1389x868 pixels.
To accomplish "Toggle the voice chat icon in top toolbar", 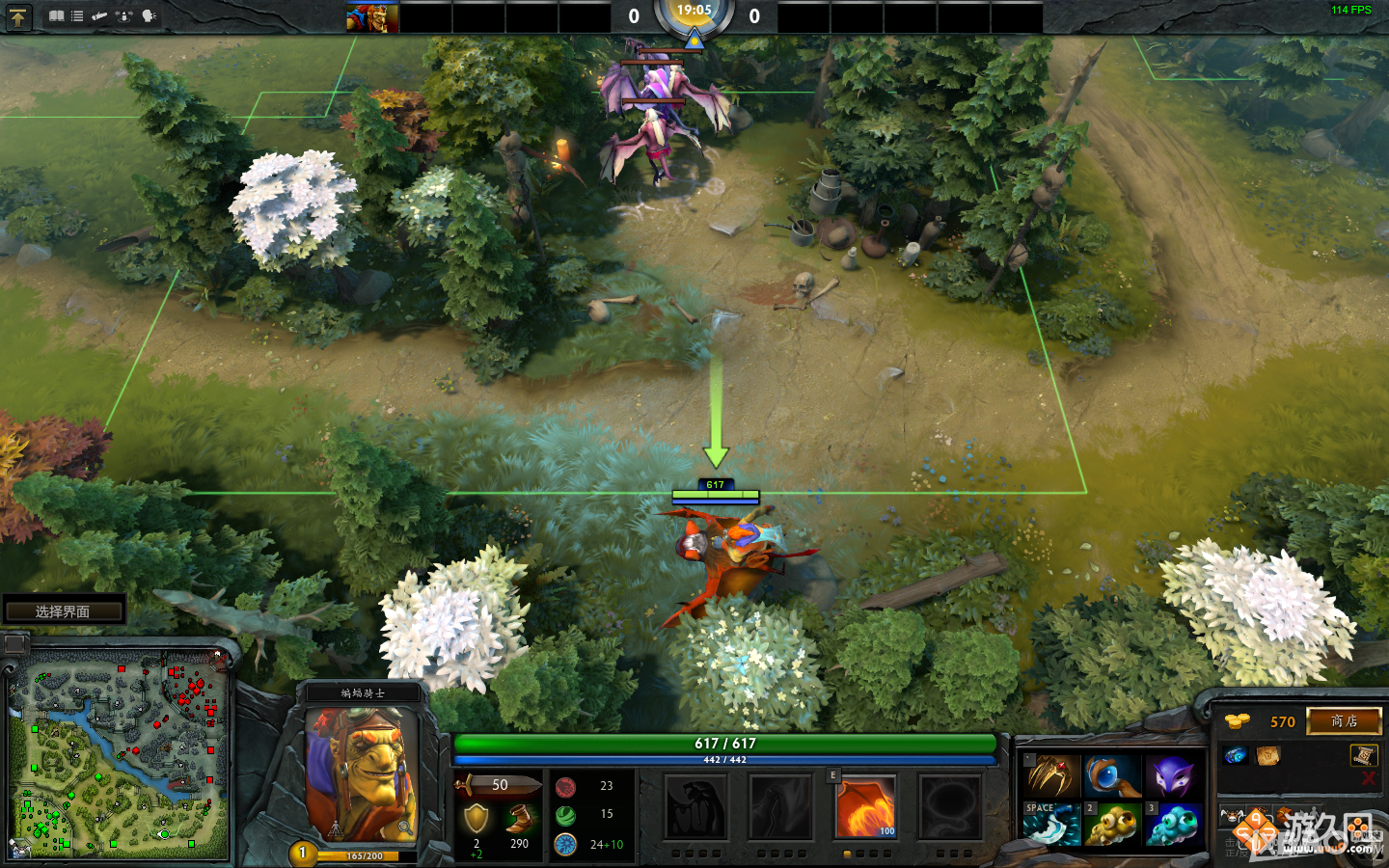I will point(148,16).
